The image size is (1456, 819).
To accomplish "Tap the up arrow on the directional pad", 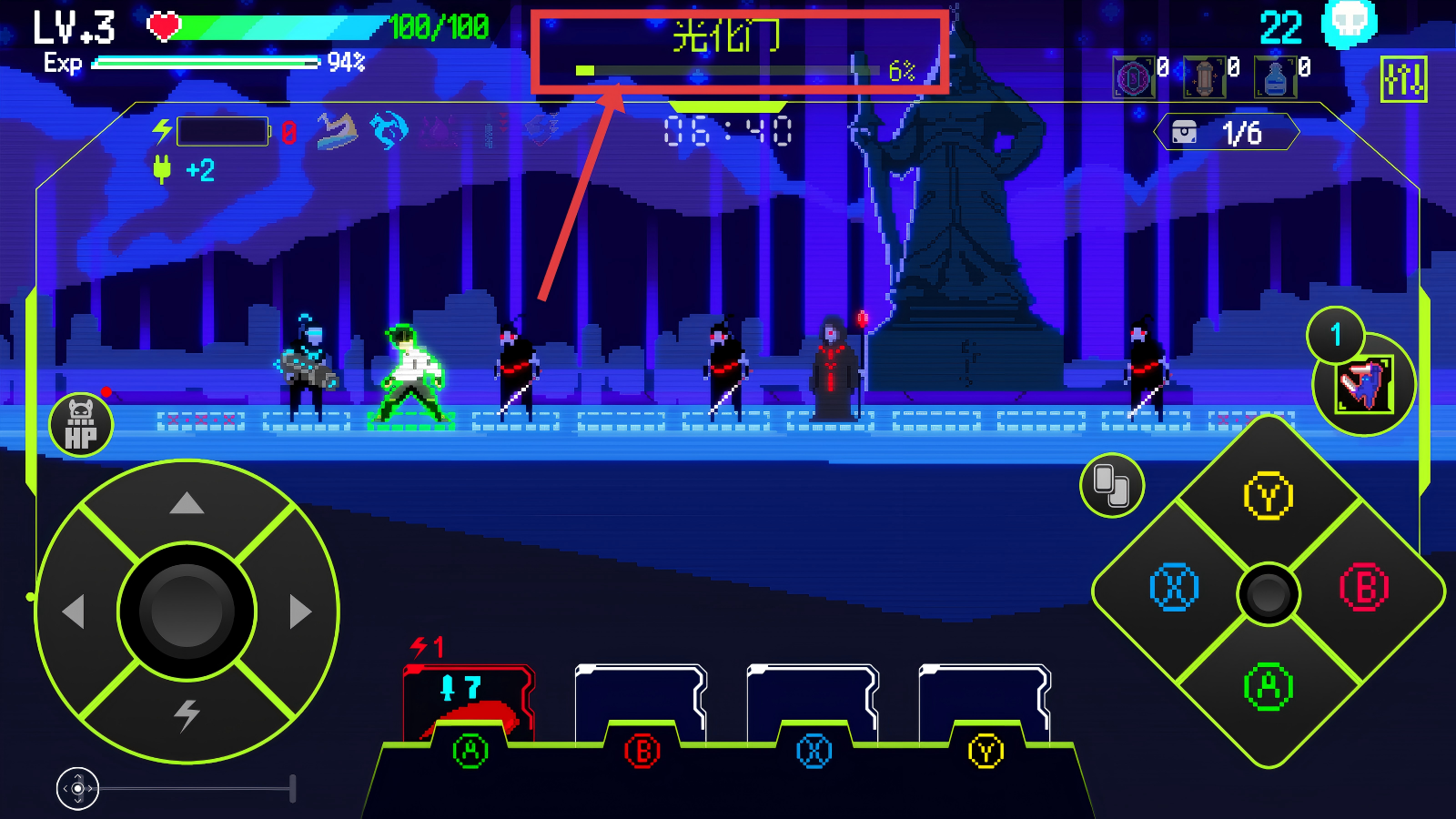I will click(187, 503).
